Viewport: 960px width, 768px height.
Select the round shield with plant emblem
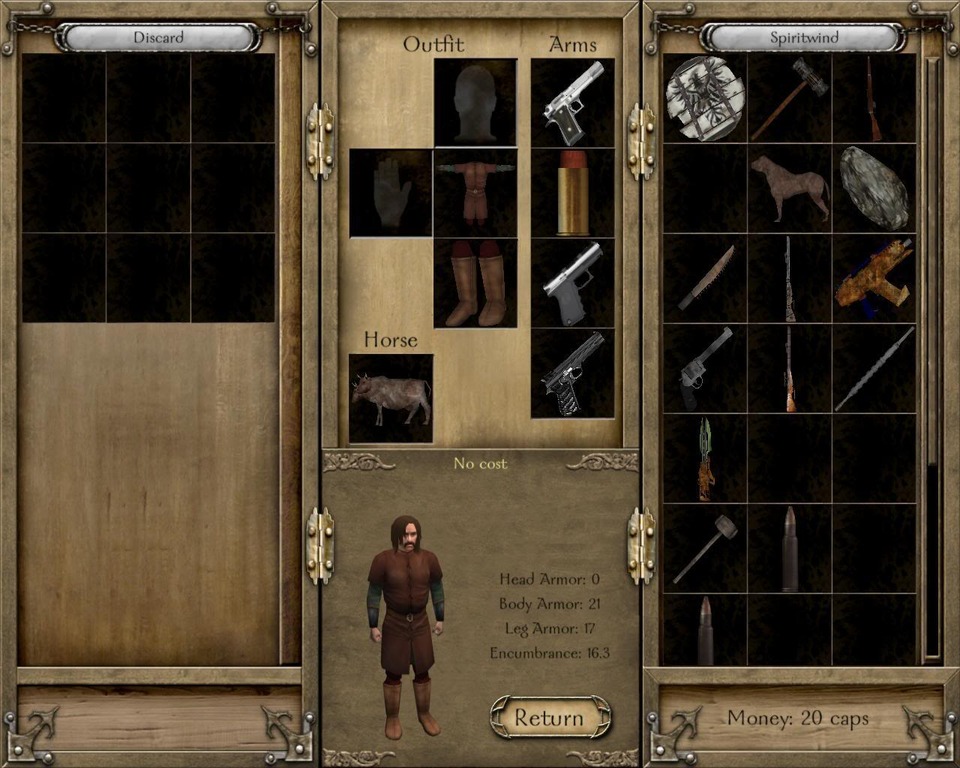pos(705,98)
